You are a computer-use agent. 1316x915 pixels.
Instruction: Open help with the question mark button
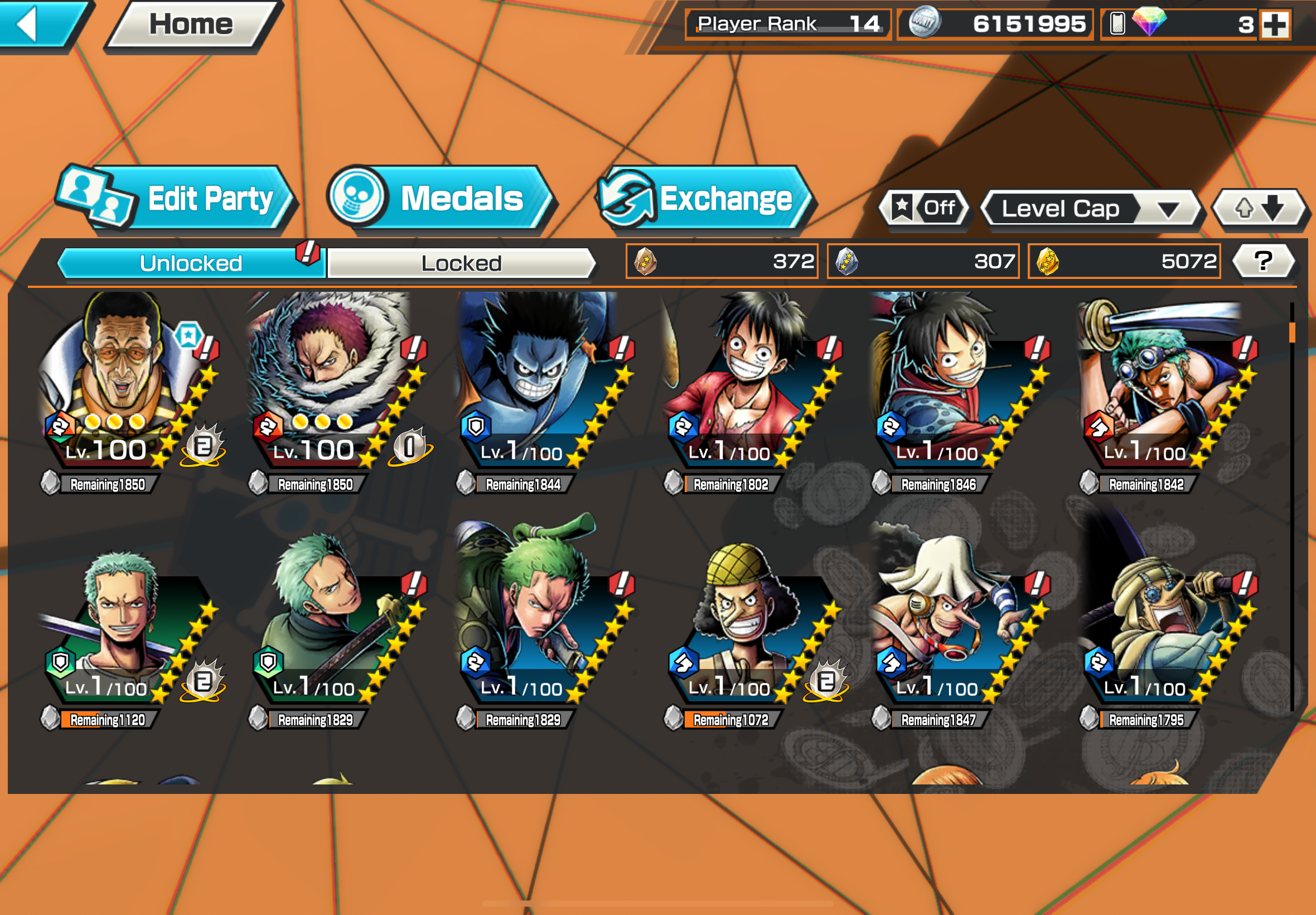[x=1263, y=262]
